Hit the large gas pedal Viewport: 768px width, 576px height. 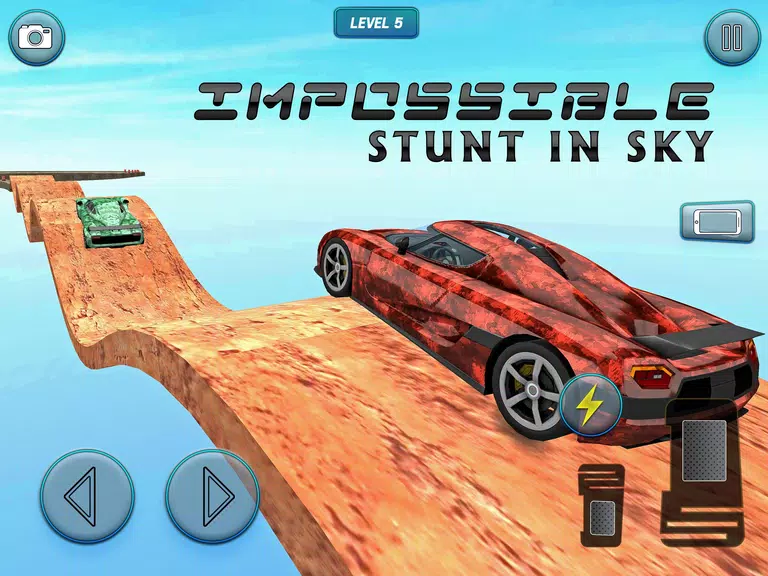coord(705,458)
